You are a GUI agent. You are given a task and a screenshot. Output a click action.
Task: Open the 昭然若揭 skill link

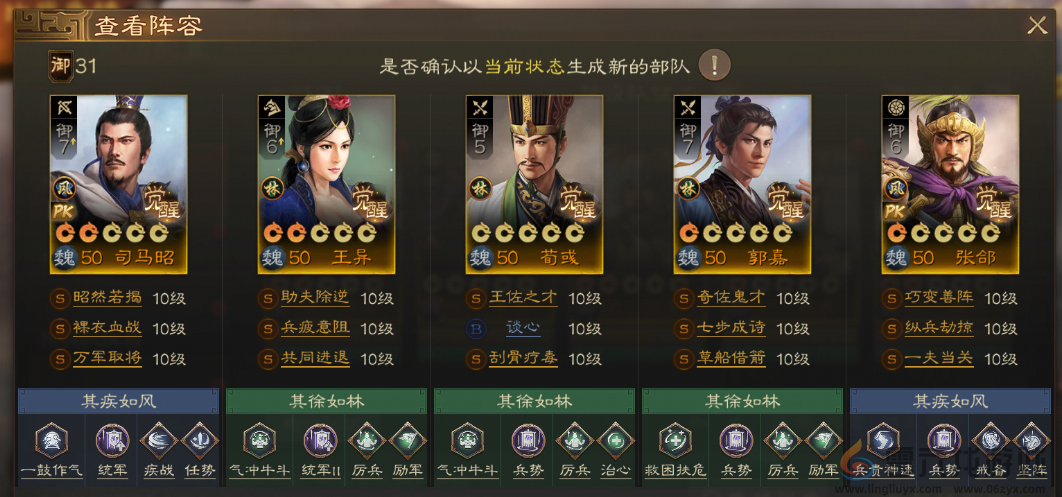[107, 298]
